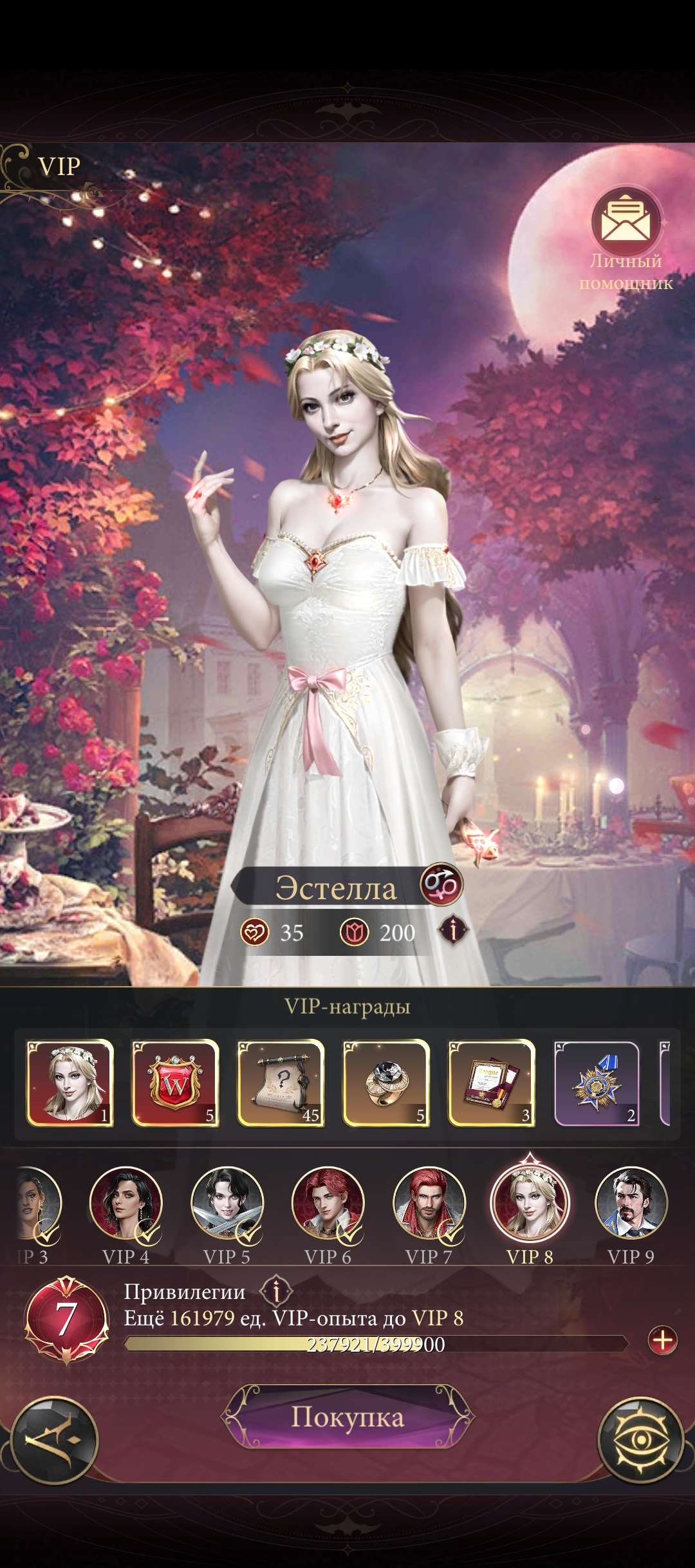Open the Привилегии info icon
Image resolution: width=695 pixels, height=1568 pixels.
(277, 1291)
